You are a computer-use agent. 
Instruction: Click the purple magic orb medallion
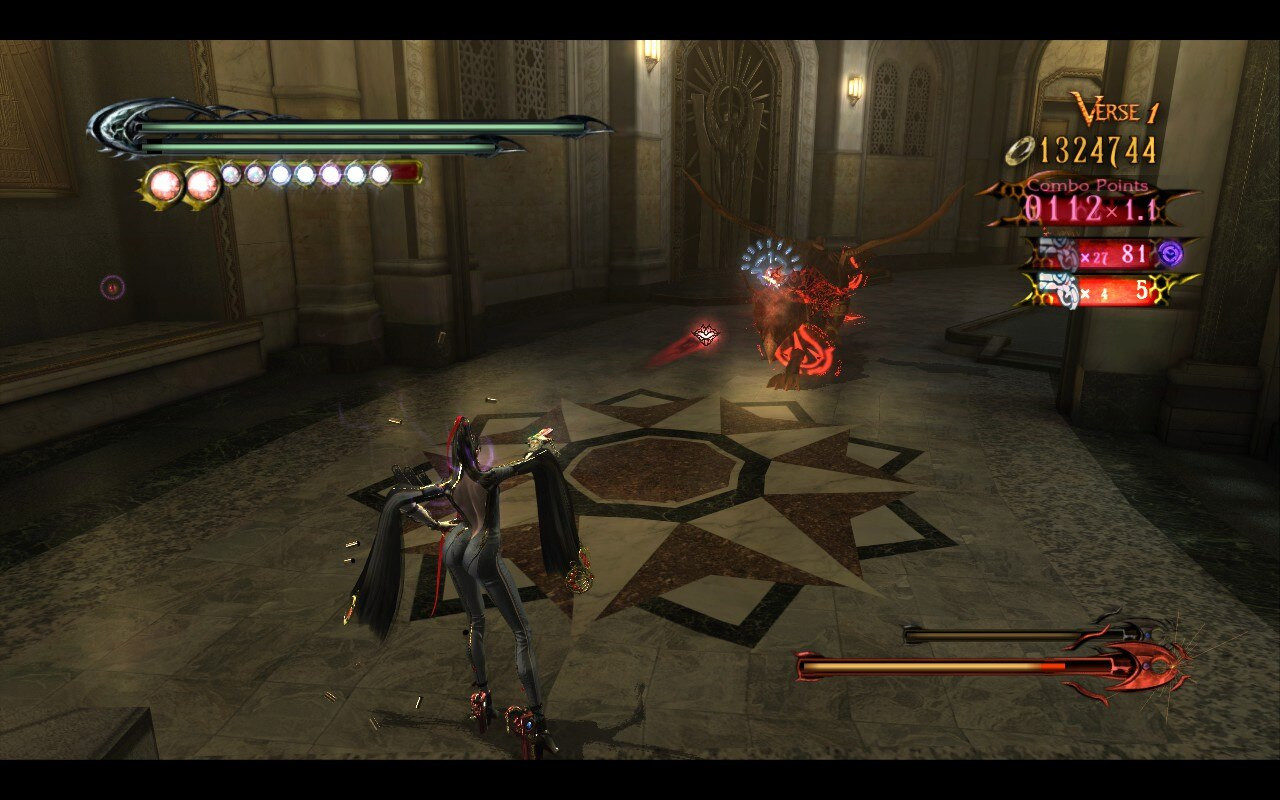1171,252
